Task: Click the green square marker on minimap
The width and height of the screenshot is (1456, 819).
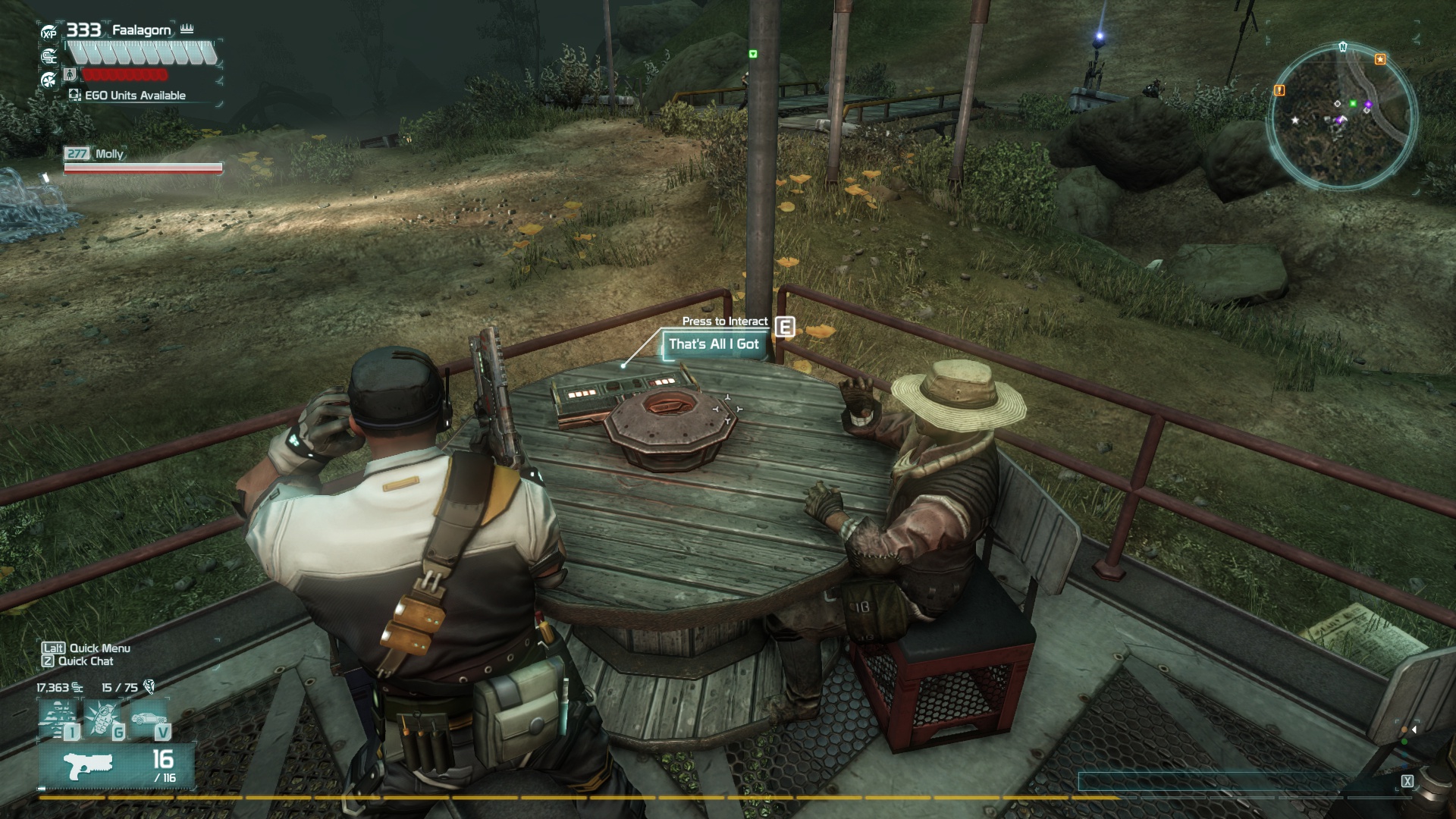Action: pyautogui.click(x=1354, y=103)
